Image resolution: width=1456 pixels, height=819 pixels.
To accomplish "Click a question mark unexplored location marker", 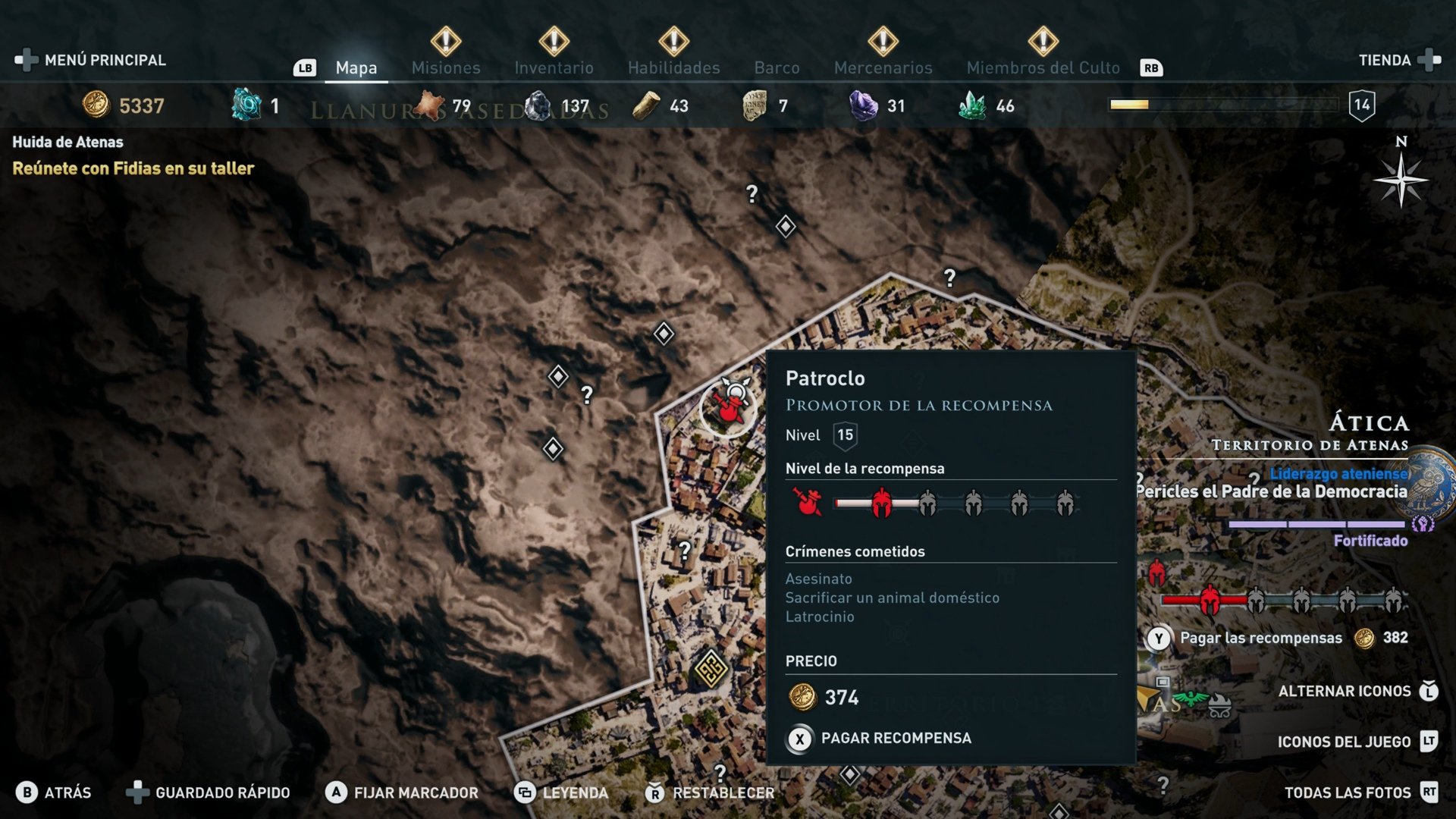I will pyautogui.click(x=751, y=196).
